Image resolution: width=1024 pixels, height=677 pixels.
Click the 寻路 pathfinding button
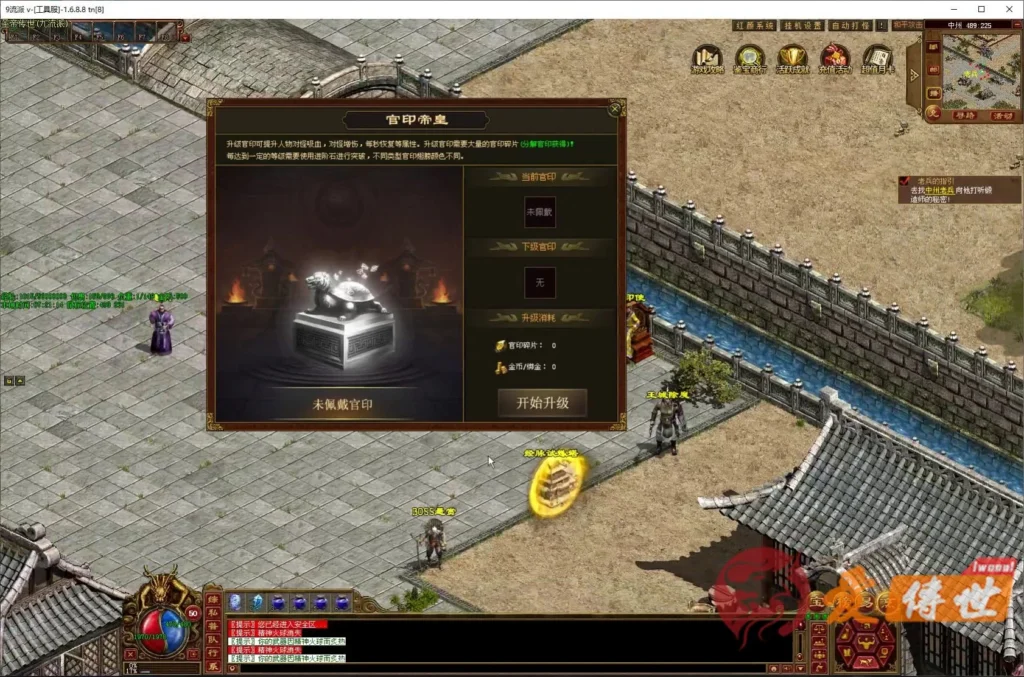point(964,115)
